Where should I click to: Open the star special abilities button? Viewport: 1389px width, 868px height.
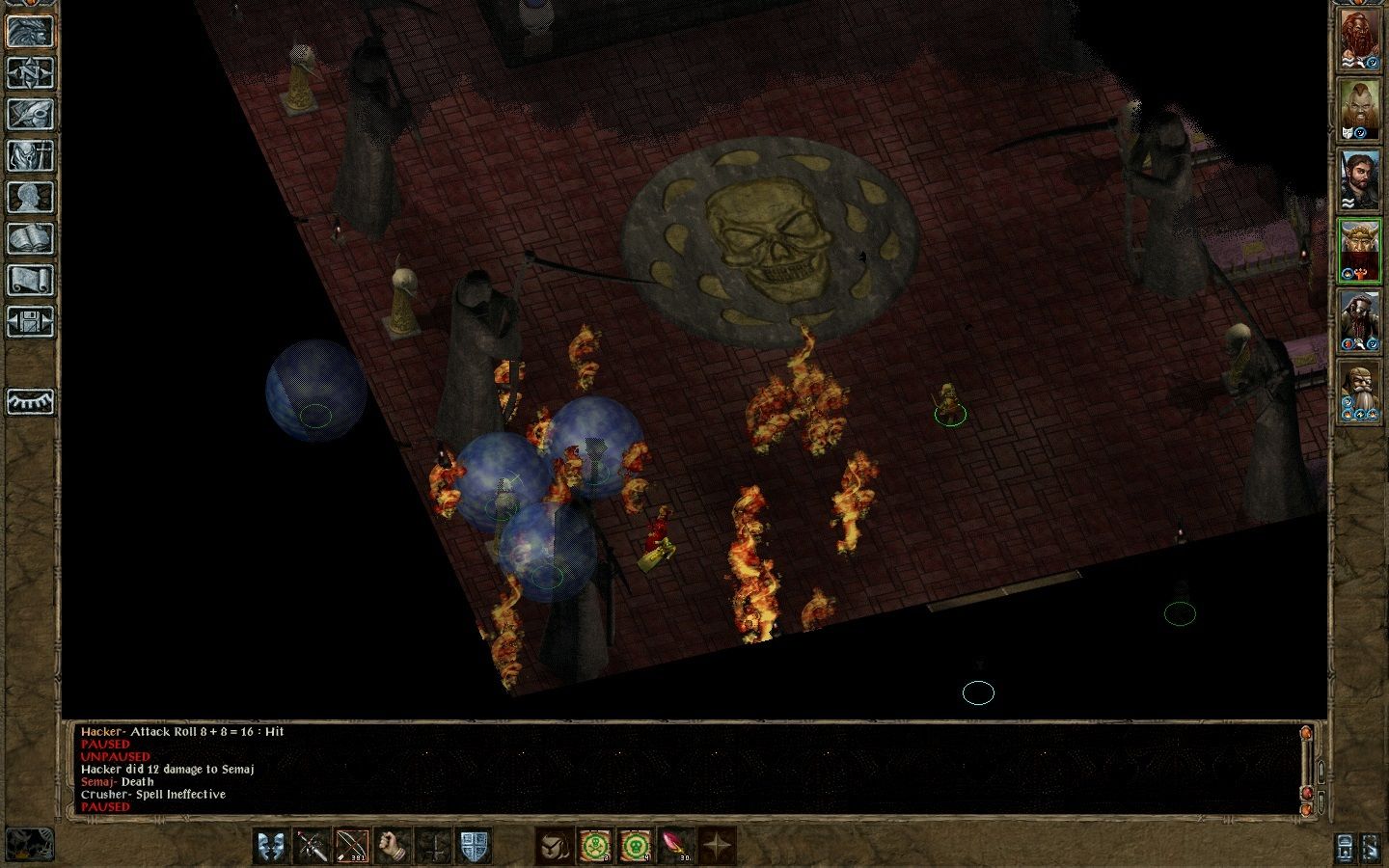tap(716, 846)
